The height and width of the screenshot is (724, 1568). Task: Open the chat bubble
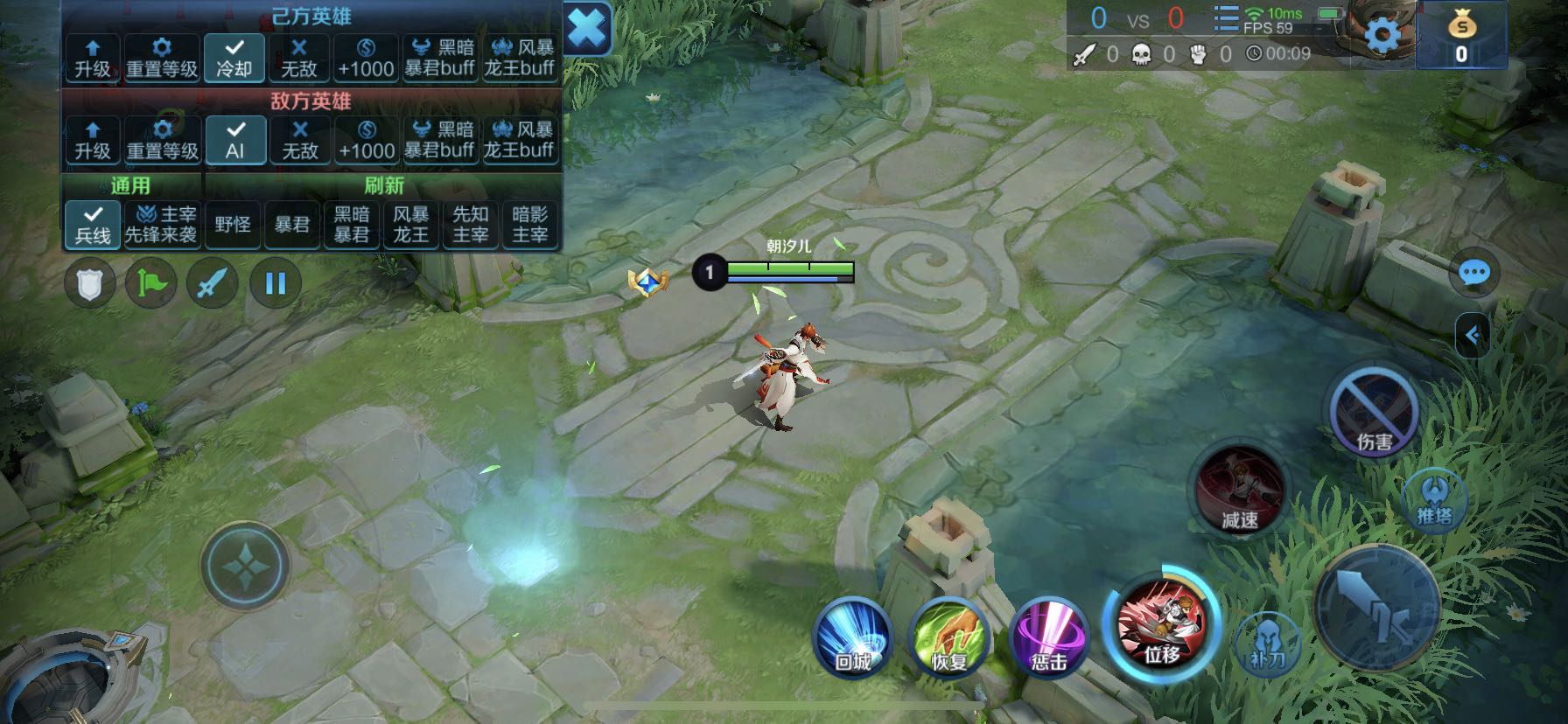[1474, 274]
